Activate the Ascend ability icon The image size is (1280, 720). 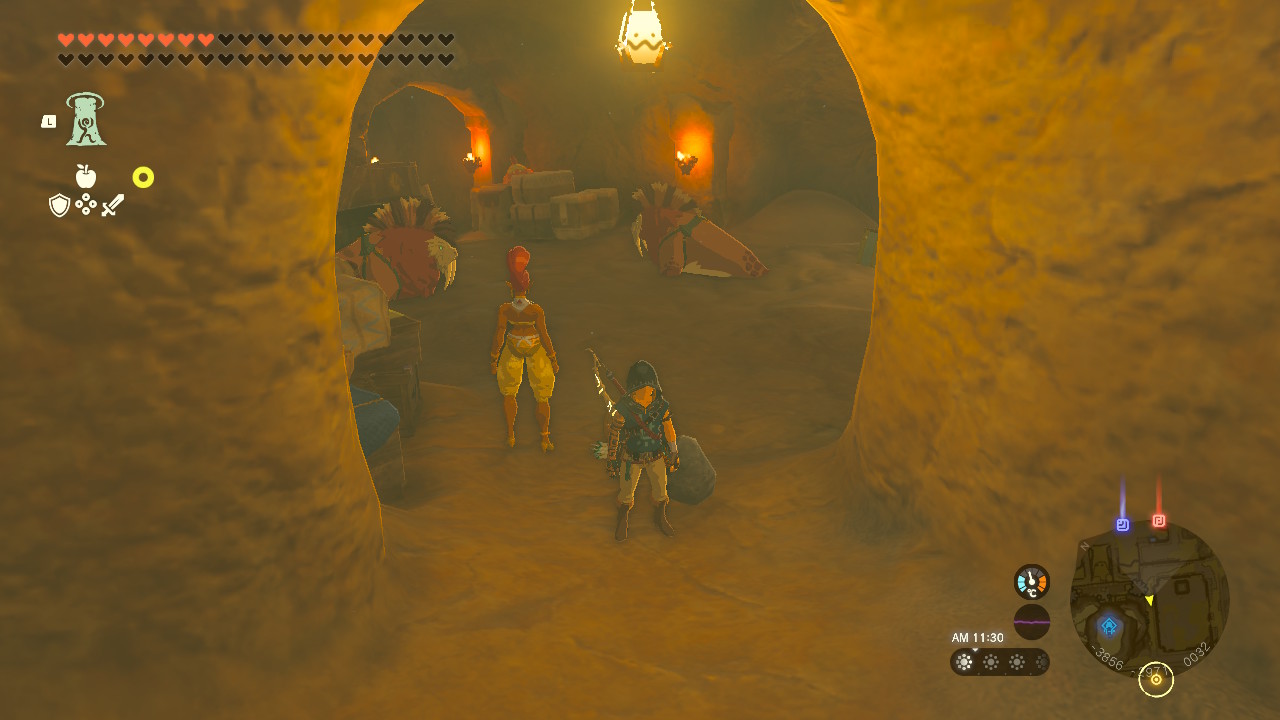(86, 120)
